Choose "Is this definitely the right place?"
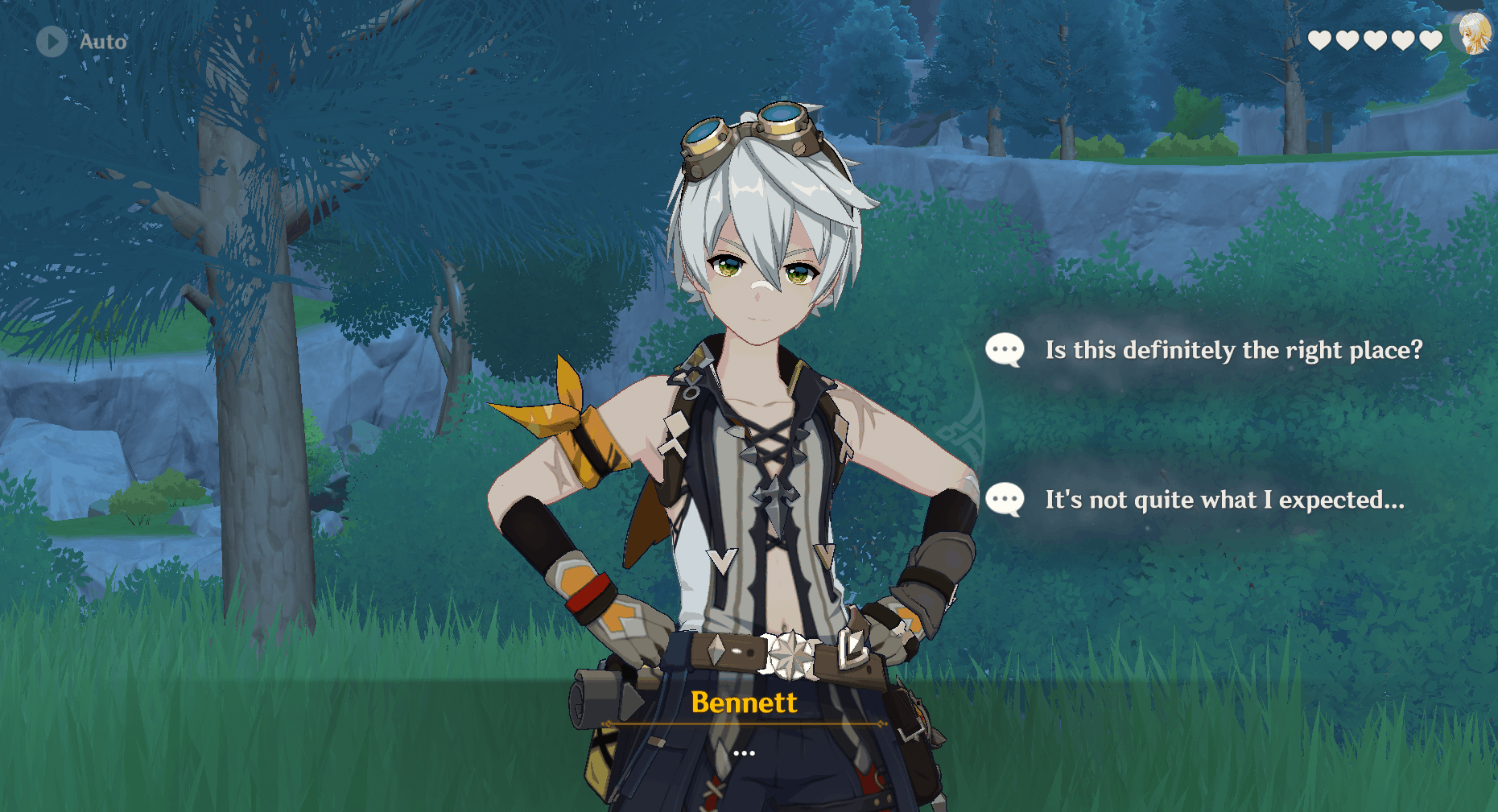Viewport: 1498px width, 812px height. tap(1232, 350)
